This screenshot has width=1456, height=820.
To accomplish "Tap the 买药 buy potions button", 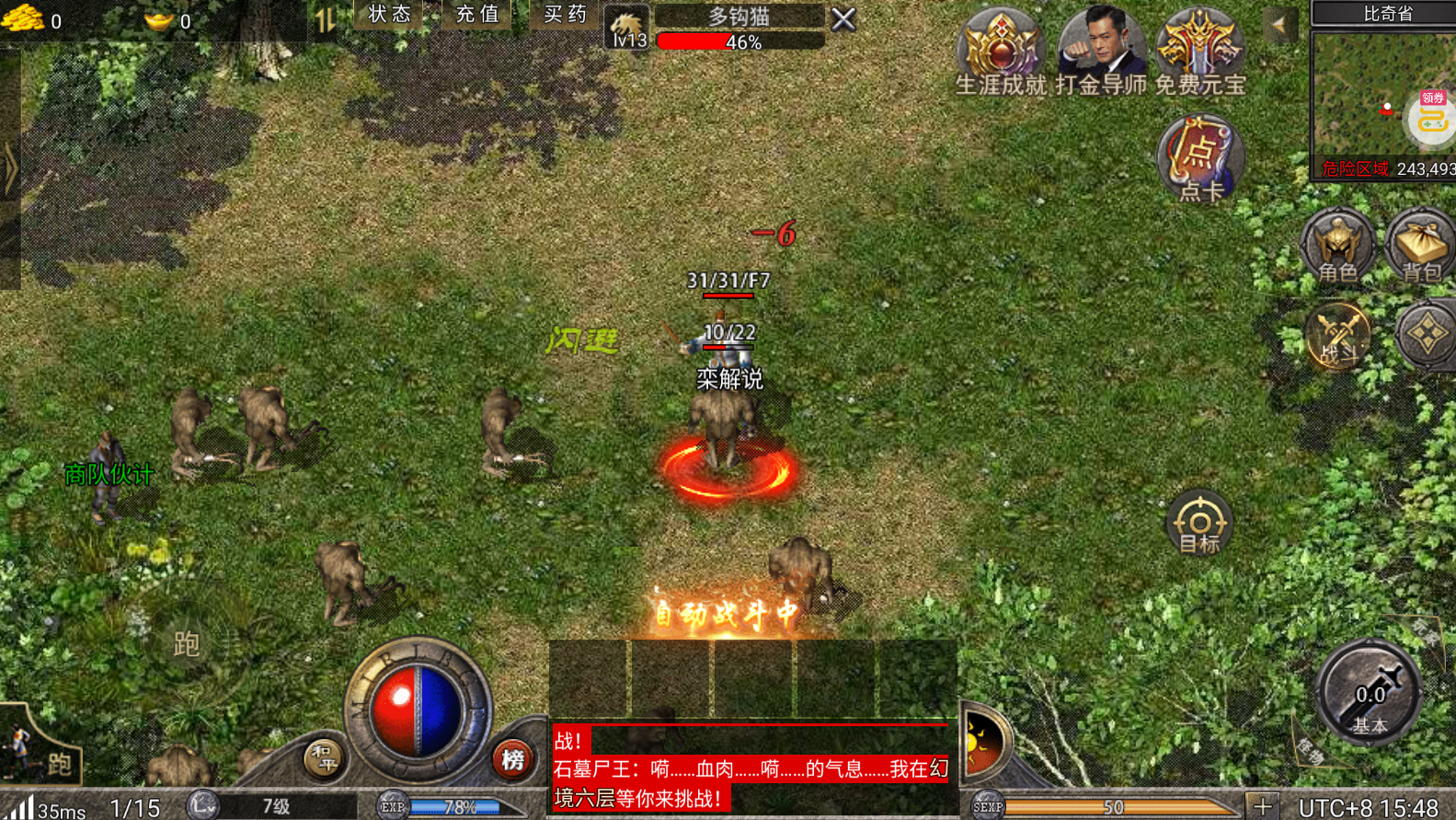I will [x=565, y=15].
